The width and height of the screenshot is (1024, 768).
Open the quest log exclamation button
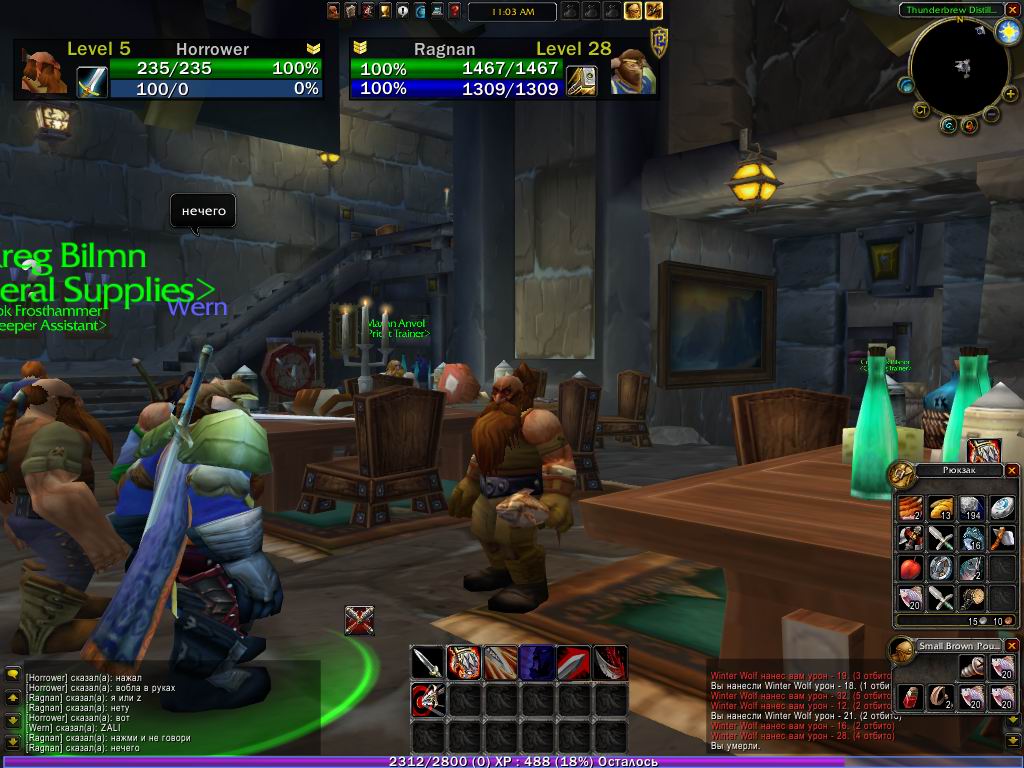pyautogui.click(x=402, y=11)
